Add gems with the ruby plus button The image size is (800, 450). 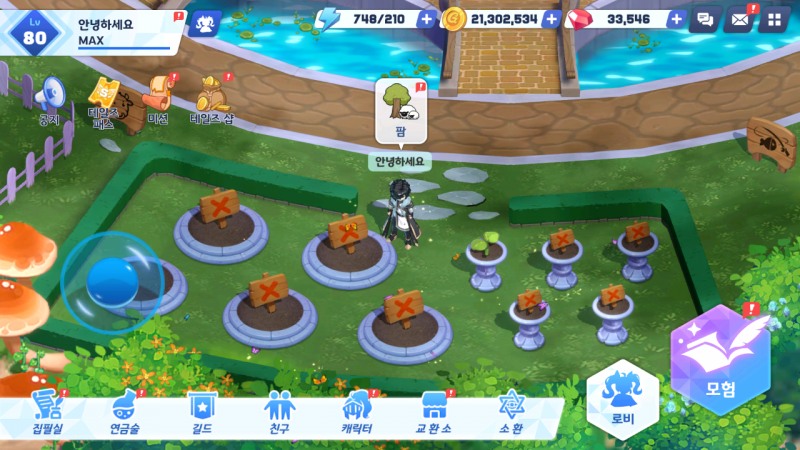coord(676,19)
